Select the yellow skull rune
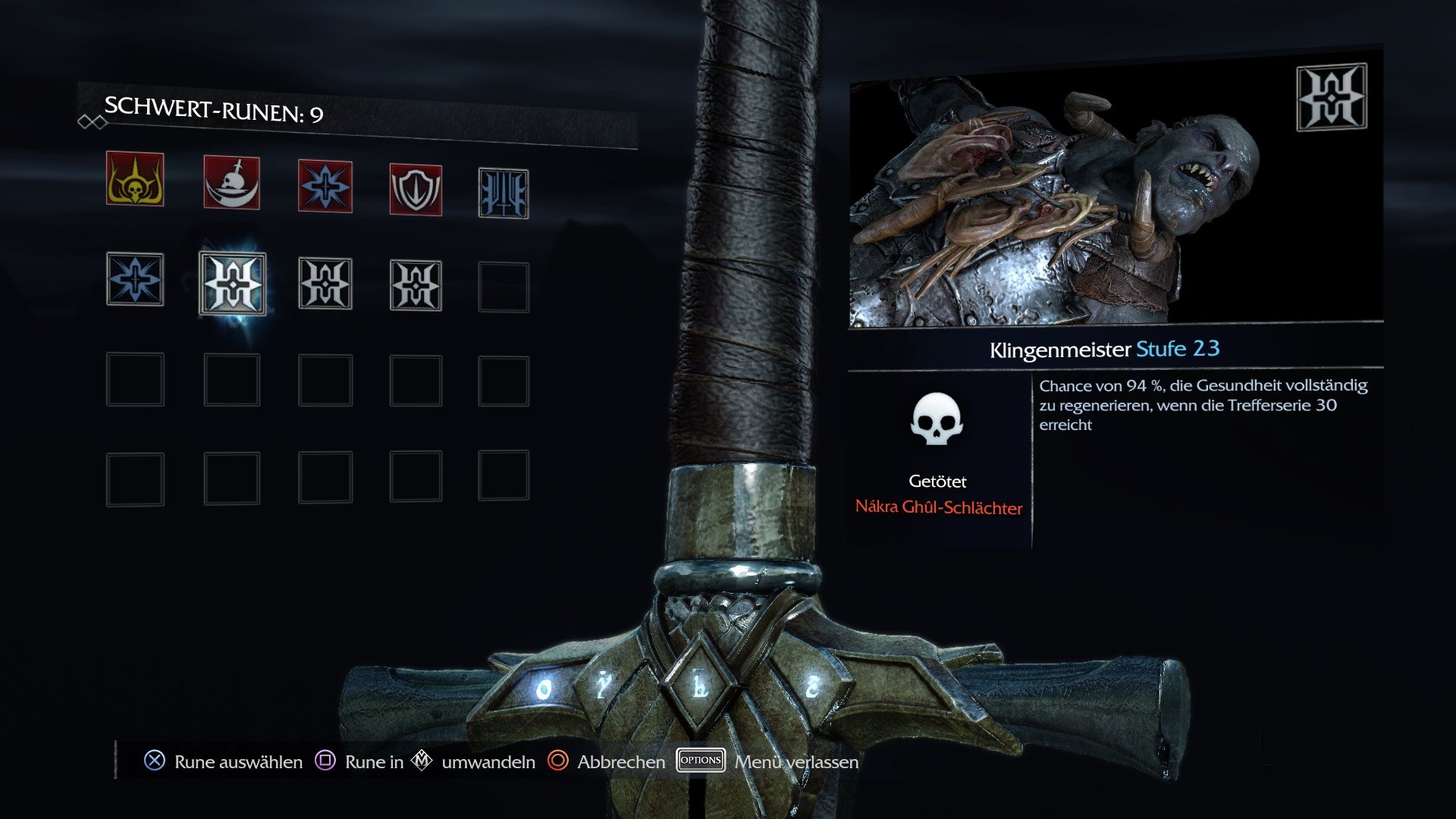This screenshot has width=1456, height=819. (x=136, y=184)
